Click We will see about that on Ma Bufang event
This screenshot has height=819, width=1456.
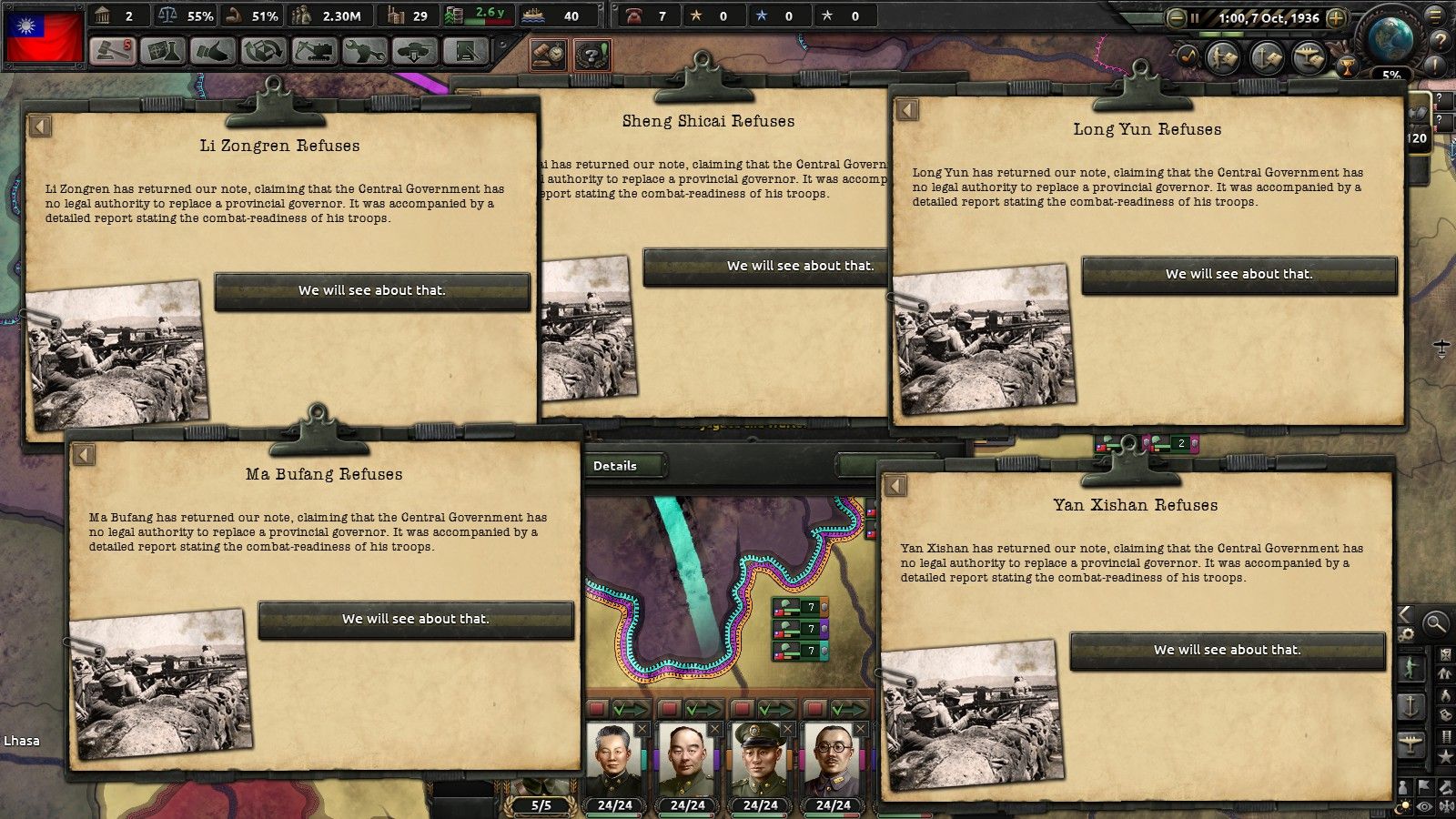coord(417,618)
